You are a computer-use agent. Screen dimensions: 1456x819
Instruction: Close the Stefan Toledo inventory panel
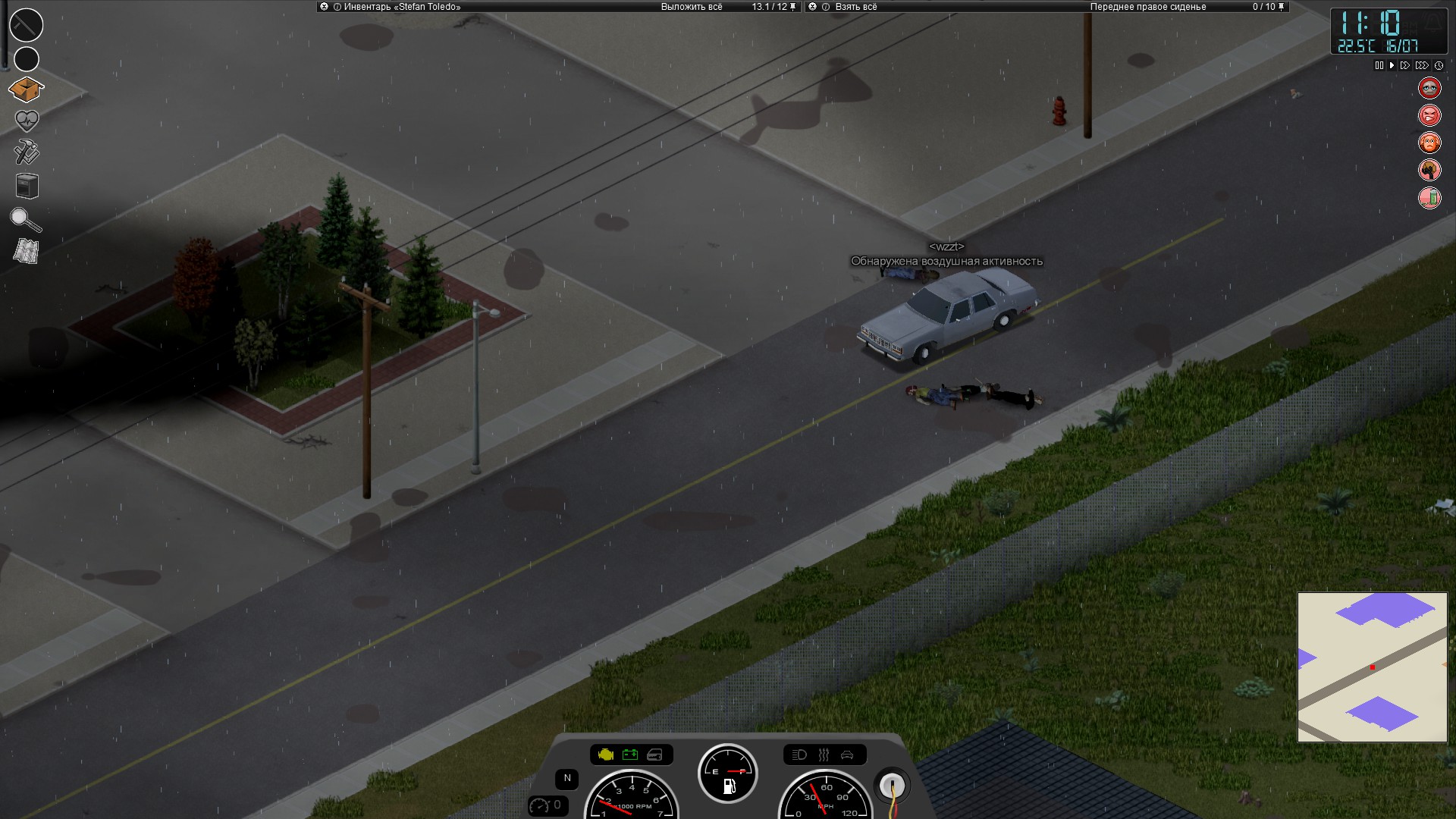click(325, 7)
